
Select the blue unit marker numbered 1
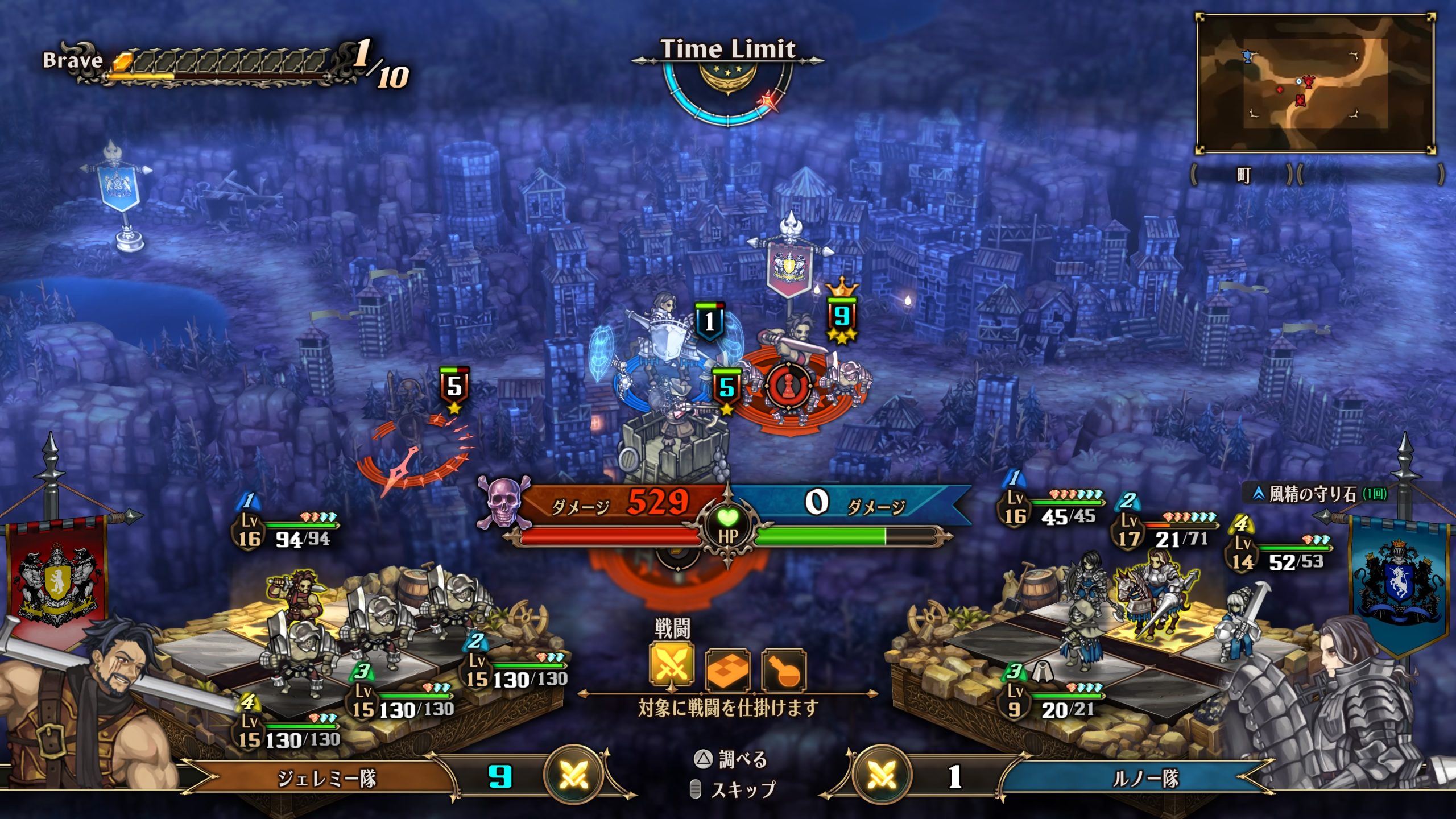pyautogui.click(x=709, y=322)
